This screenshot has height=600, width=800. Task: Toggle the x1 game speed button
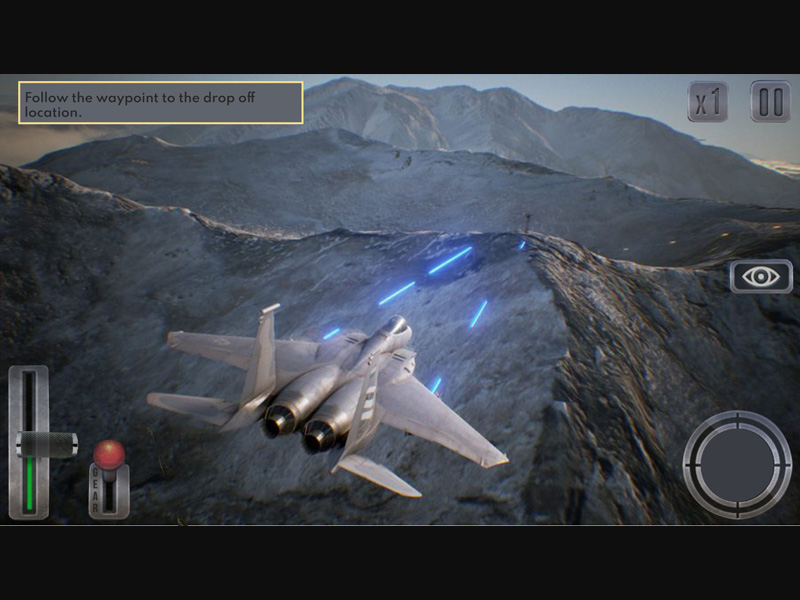click(708, 102)
